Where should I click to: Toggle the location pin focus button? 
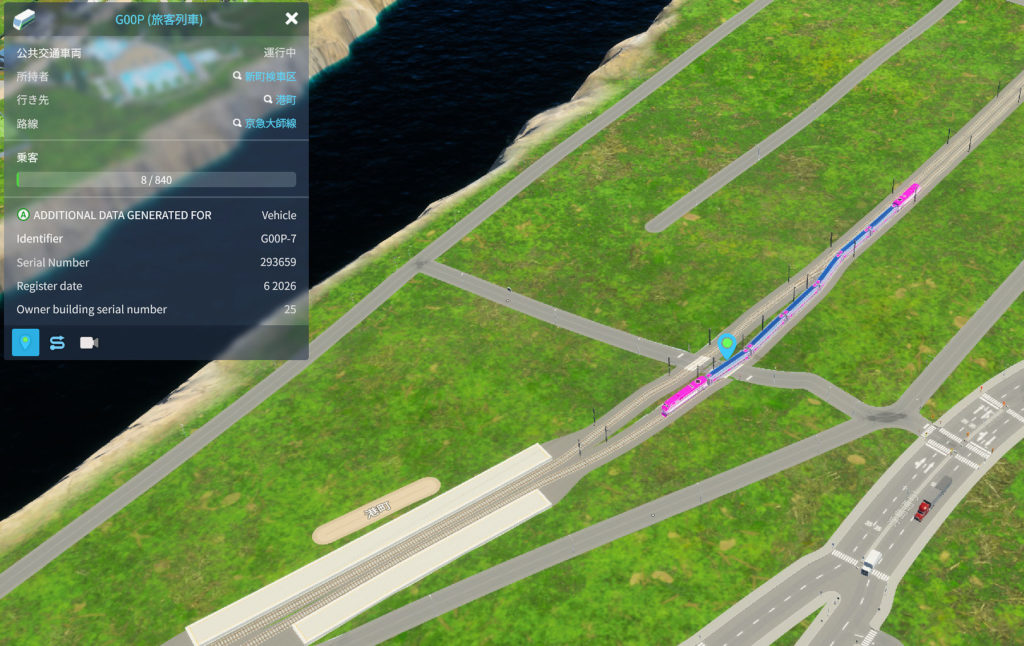click(26, 343)
